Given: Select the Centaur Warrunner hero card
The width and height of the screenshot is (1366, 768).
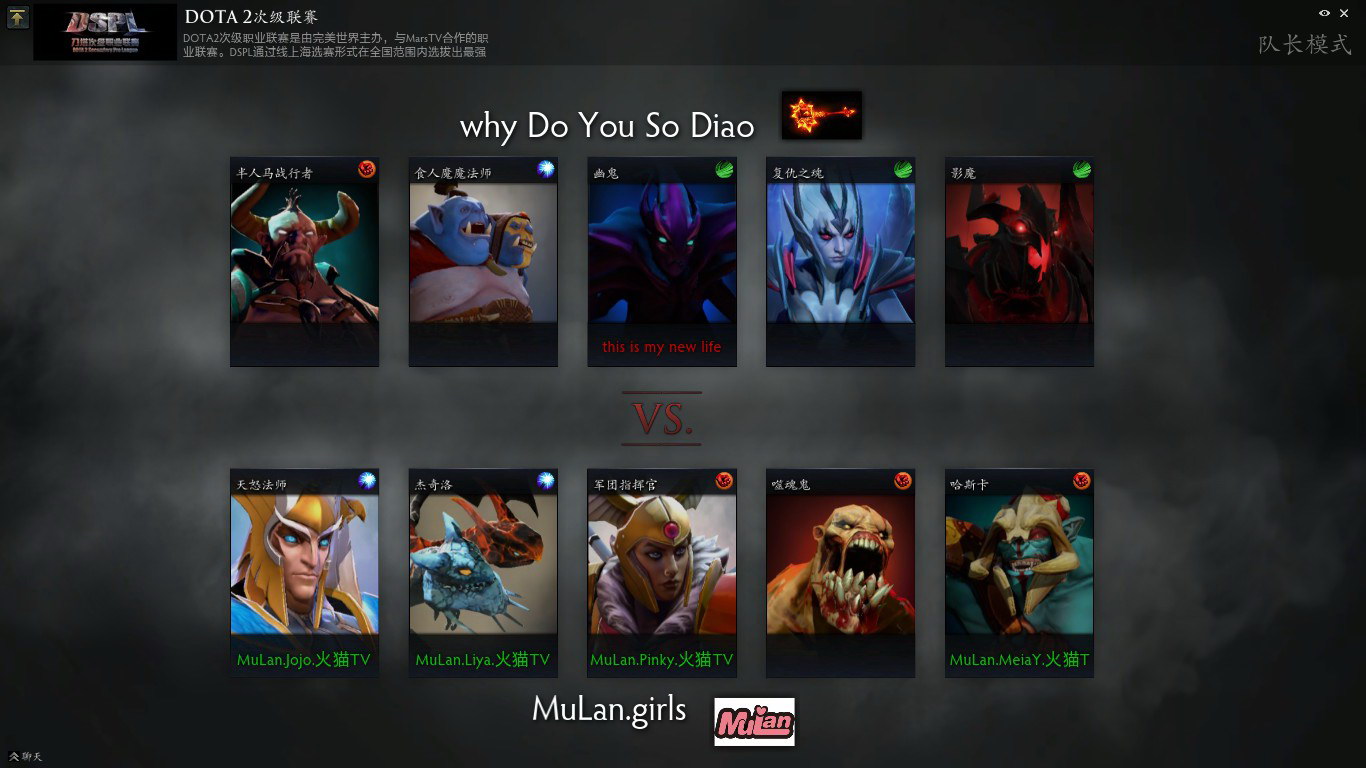Looking at the screenshot, I should (304, 262).
